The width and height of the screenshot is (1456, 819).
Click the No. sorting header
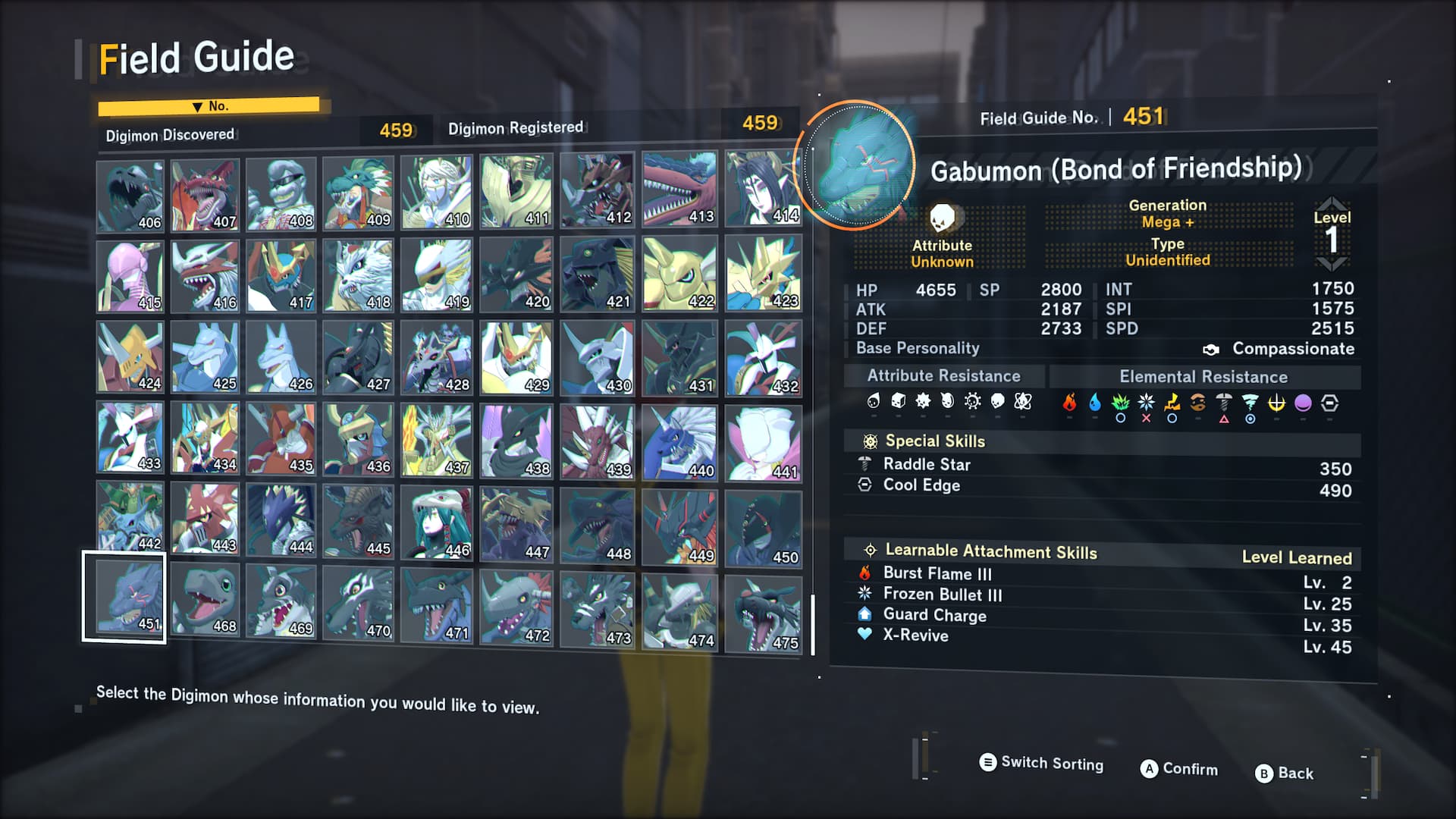[209, 106]
